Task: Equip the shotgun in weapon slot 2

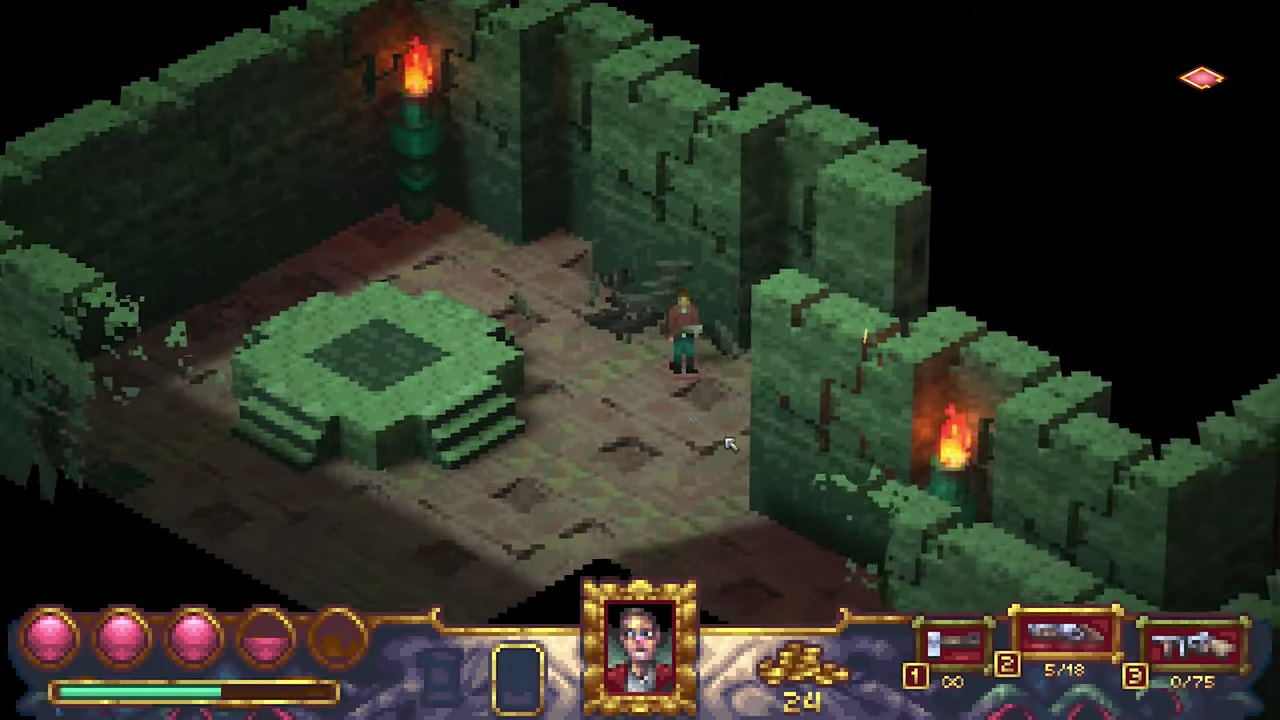Action: click(x=1063, y=632)
